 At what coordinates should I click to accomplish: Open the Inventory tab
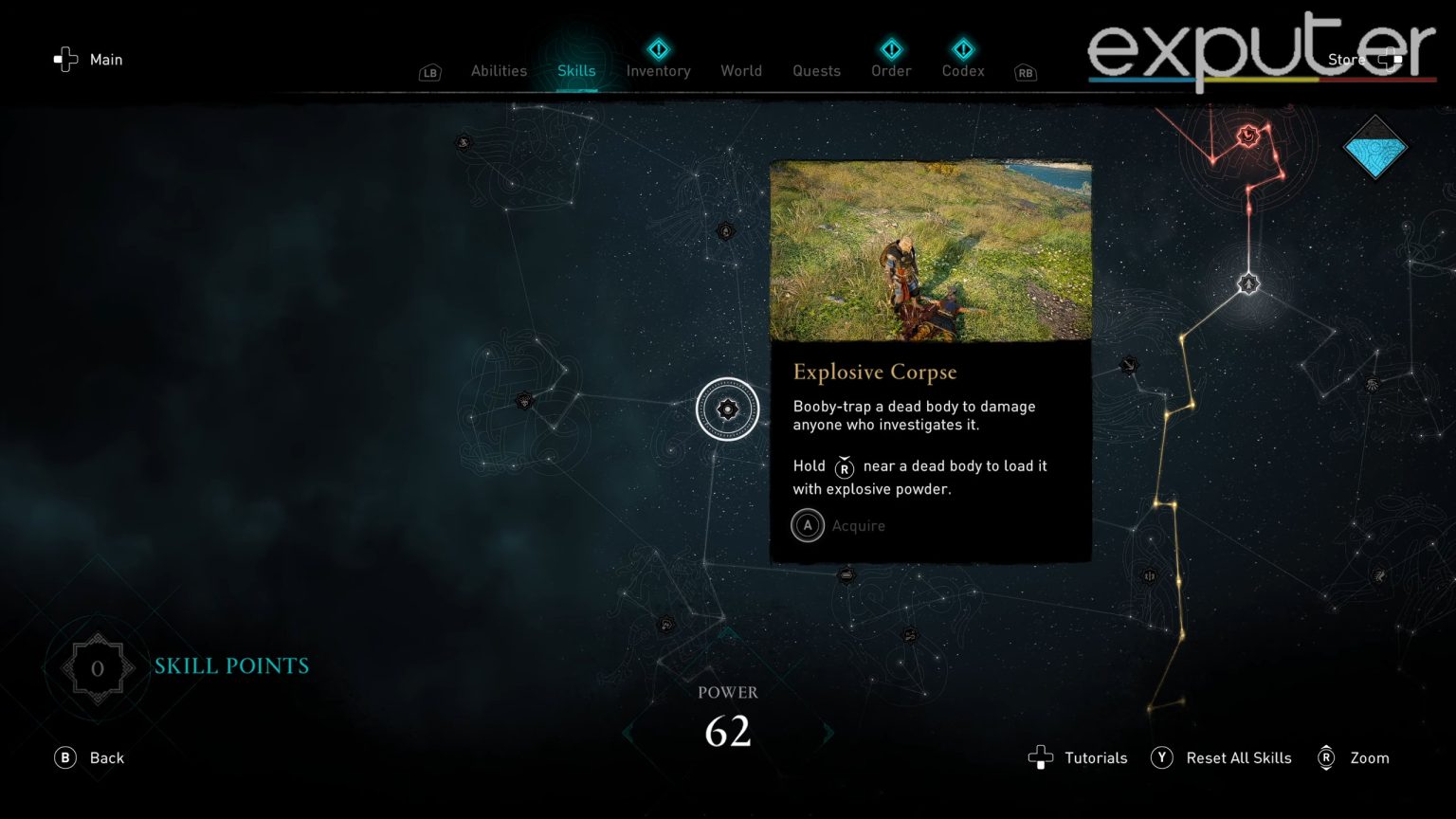(658, 70)
